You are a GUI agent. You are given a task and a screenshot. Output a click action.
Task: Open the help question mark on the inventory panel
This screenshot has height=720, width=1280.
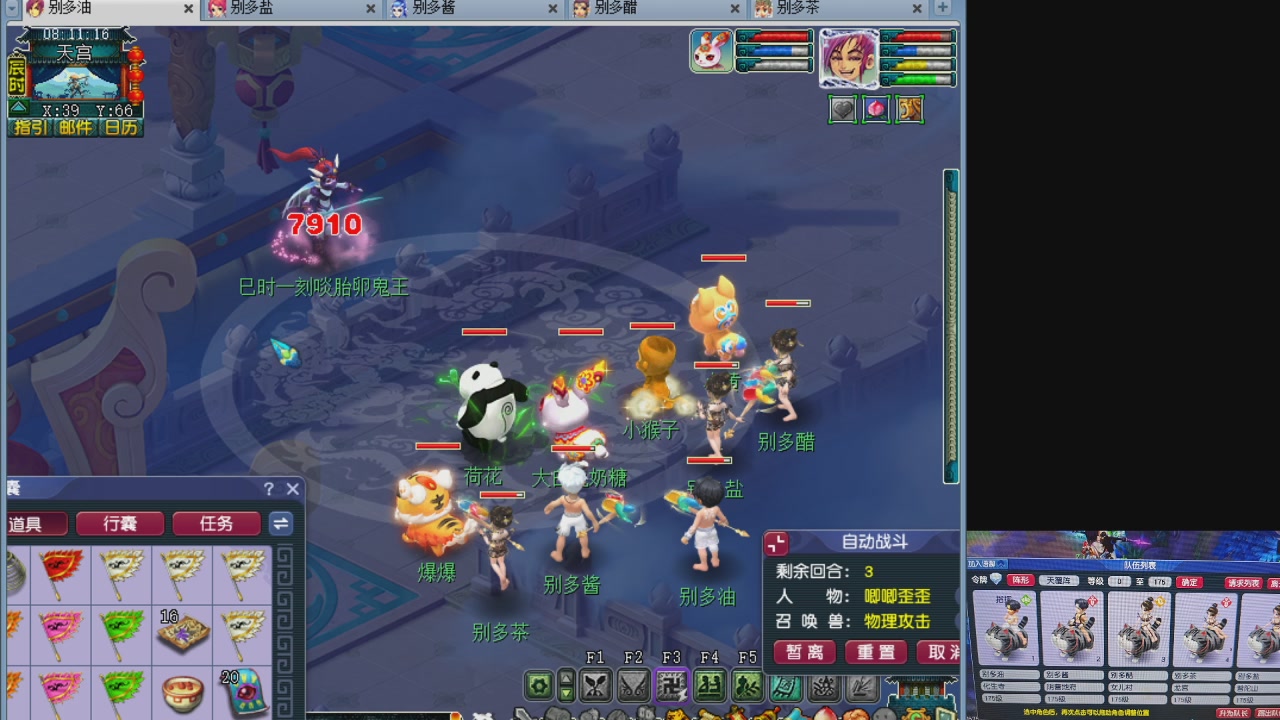(x=267, y=489)
